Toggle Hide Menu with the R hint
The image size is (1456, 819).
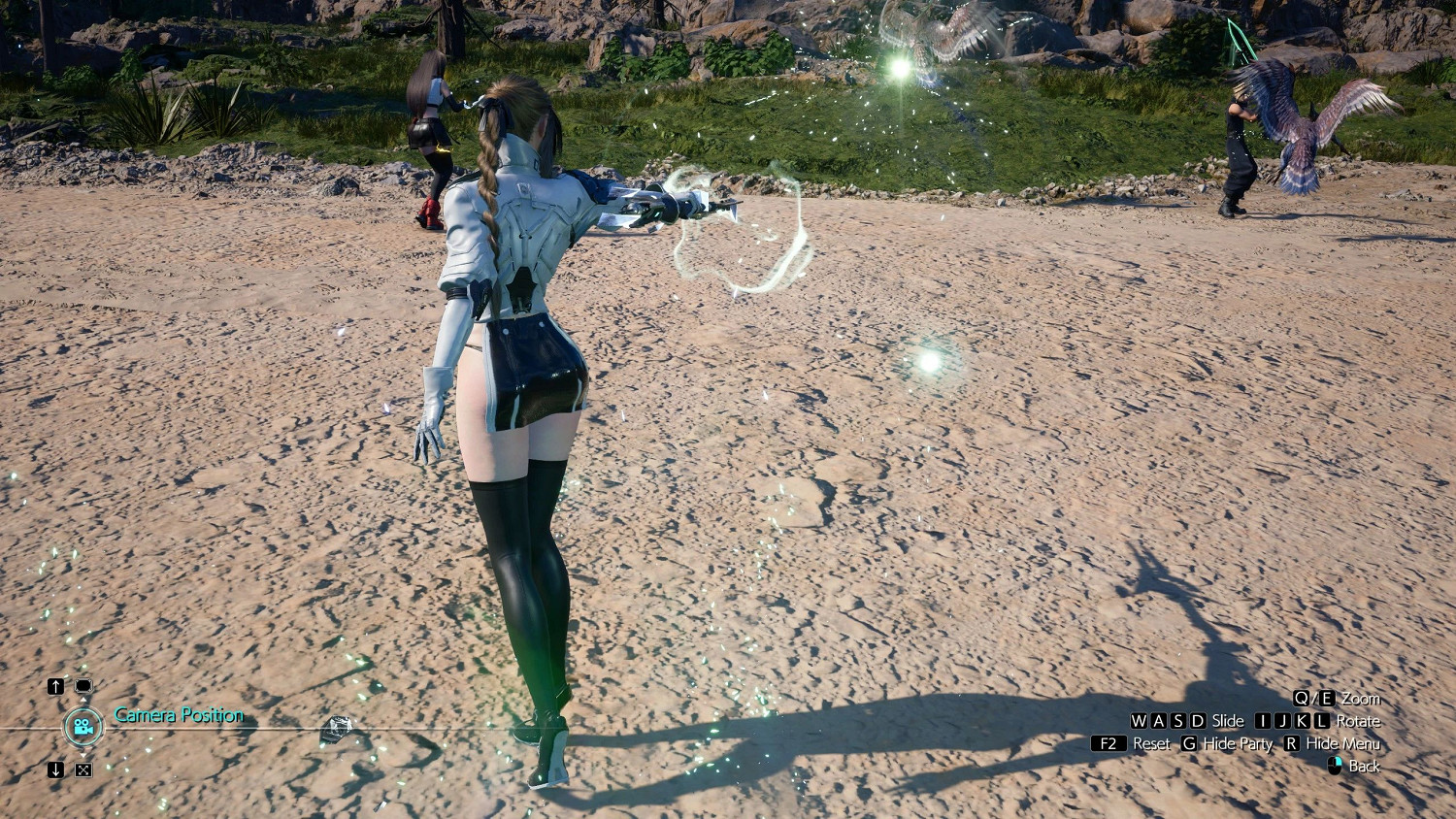click(1291, 743)
